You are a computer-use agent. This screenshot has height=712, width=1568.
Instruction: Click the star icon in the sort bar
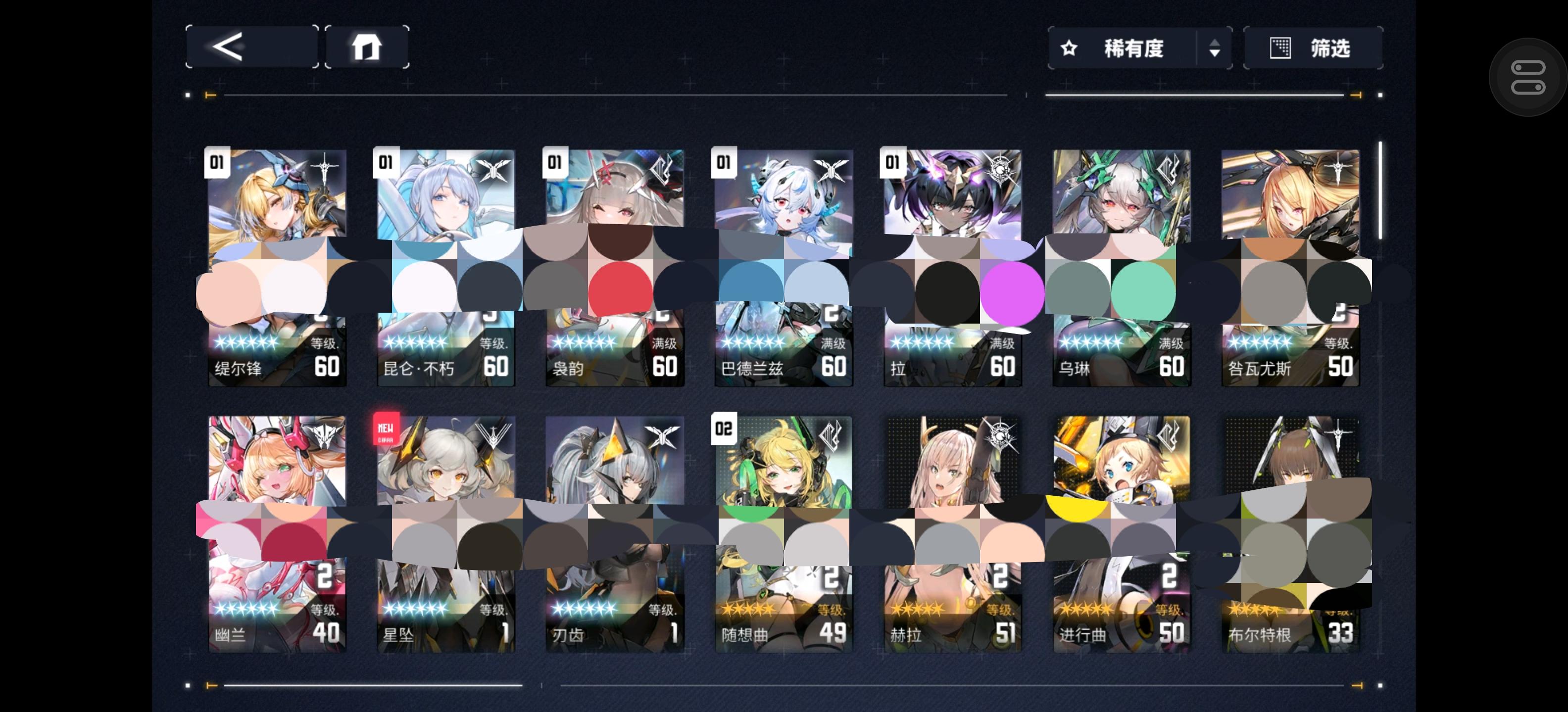[x=1070, y=48]
